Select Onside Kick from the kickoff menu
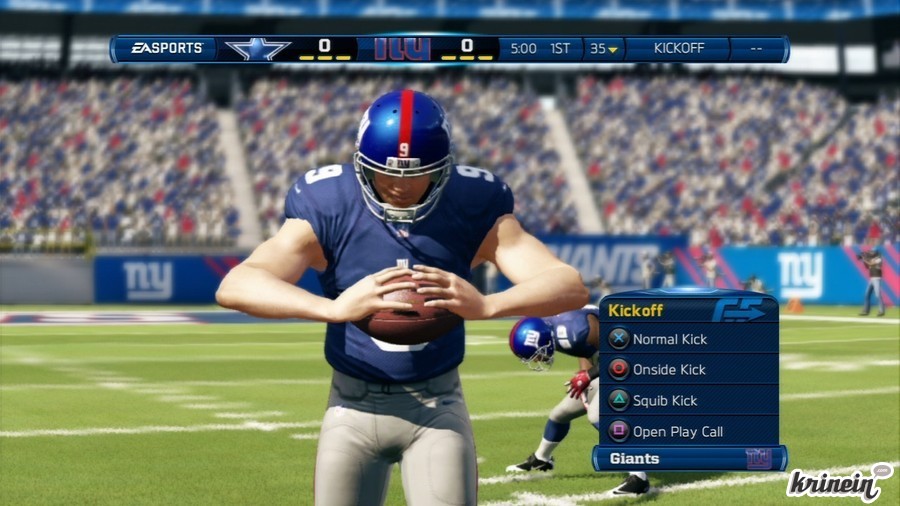 (x=669, y=370)
